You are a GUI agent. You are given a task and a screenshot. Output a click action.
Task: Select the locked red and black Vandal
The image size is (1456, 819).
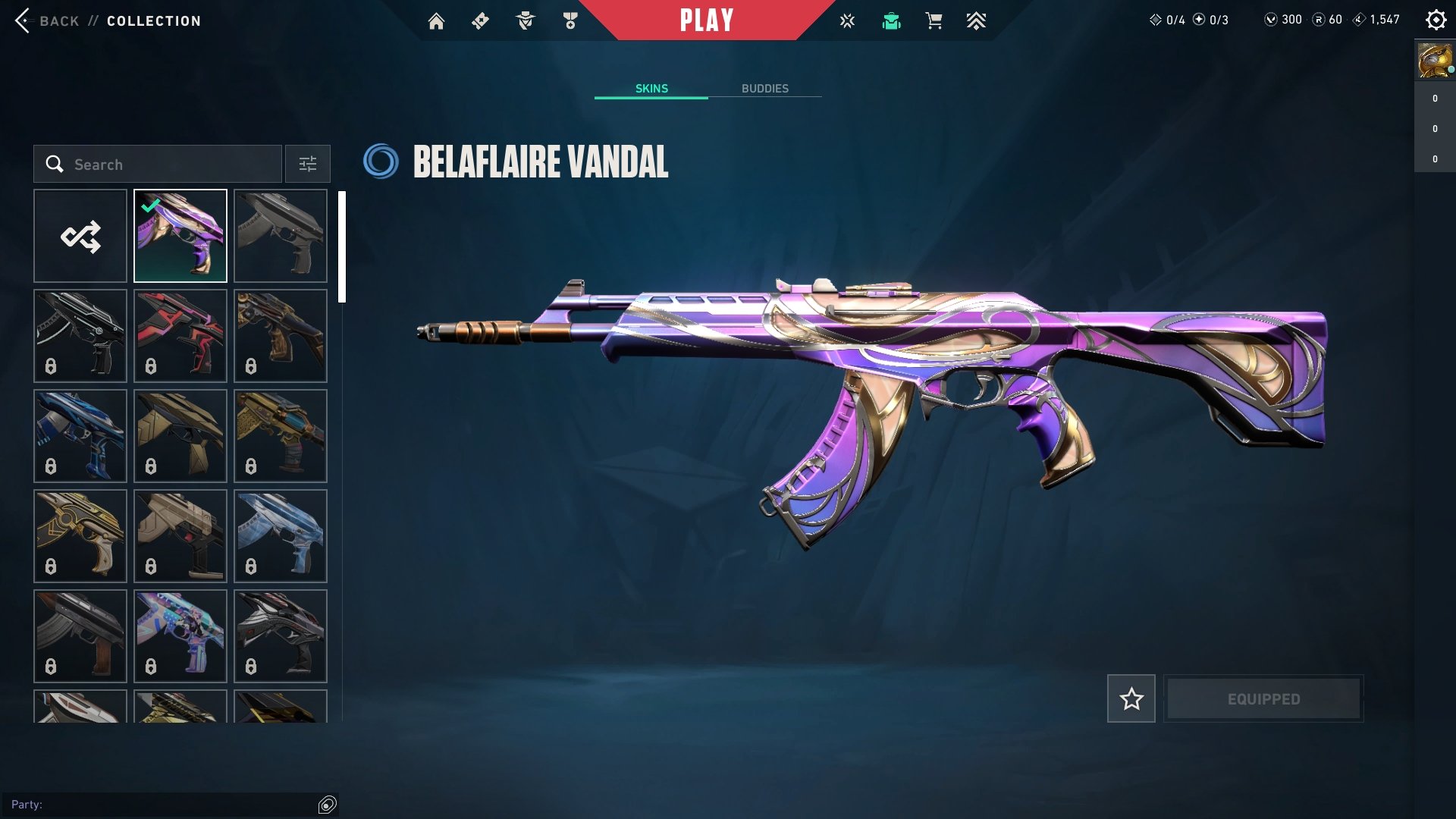[180, 336]
